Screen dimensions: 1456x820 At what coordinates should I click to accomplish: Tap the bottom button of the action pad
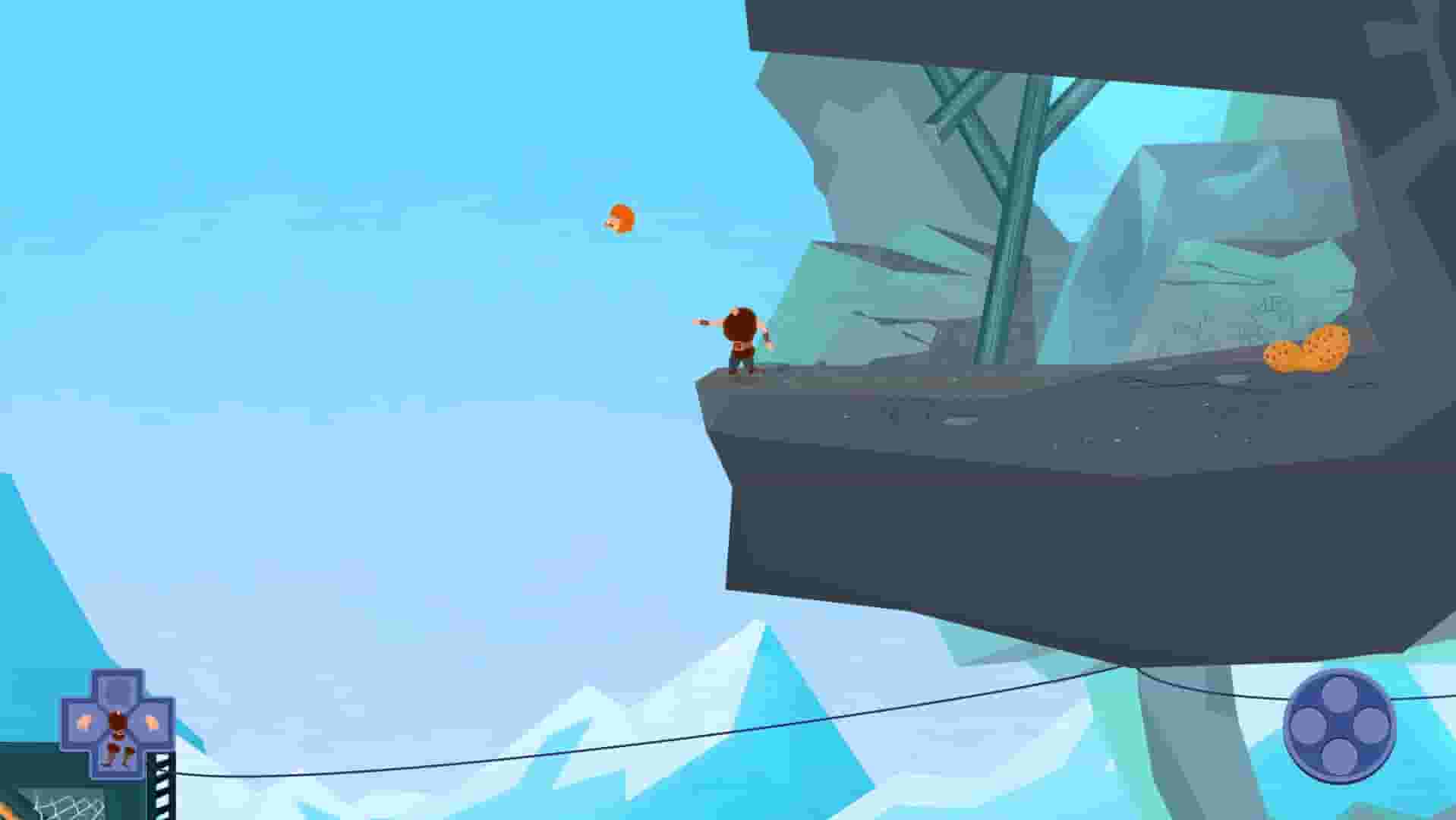tap(1340, 755)
